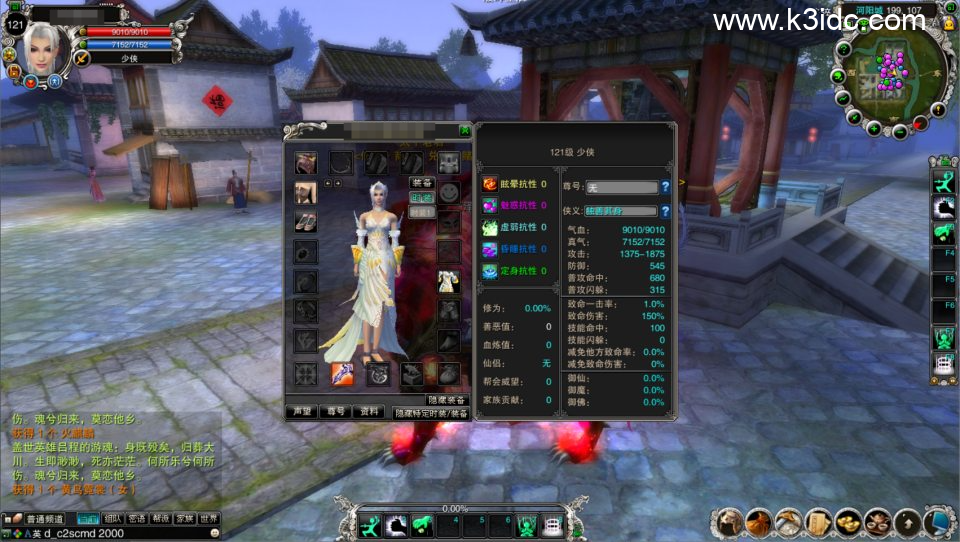Activate the running figure skill on bottom hotbar
The image size is (960, 542).
click(x=371, y=525)
